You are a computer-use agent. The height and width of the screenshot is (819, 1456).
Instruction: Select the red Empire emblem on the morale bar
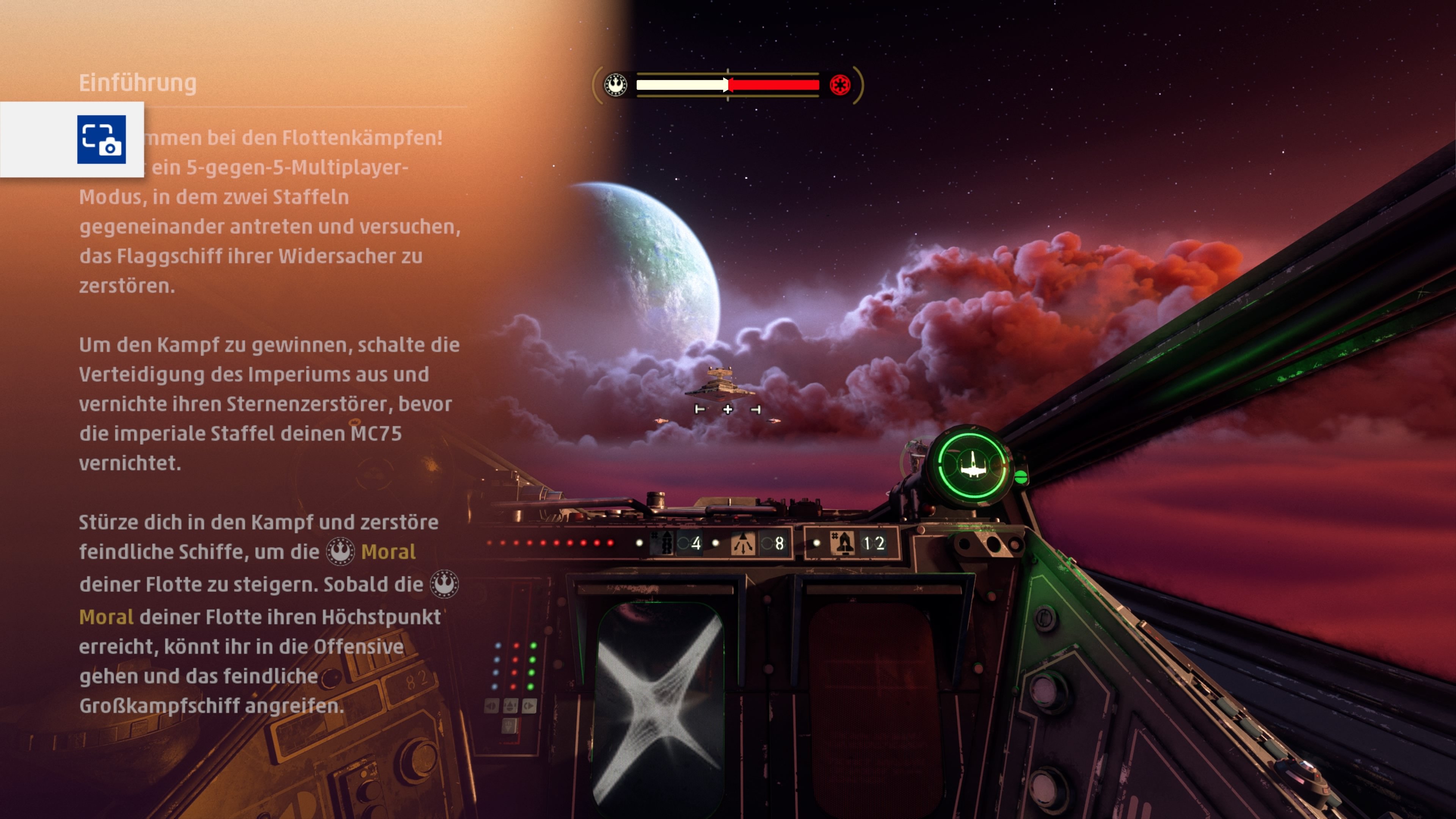(x=840, y=85)
